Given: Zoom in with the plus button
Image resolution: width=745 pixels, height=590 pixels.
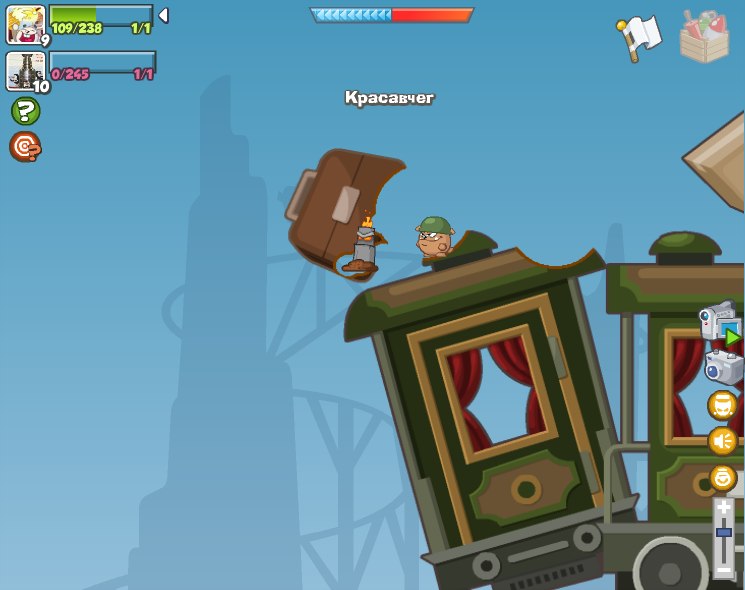Looking at the screenshot, I should (x=723, y=508).
